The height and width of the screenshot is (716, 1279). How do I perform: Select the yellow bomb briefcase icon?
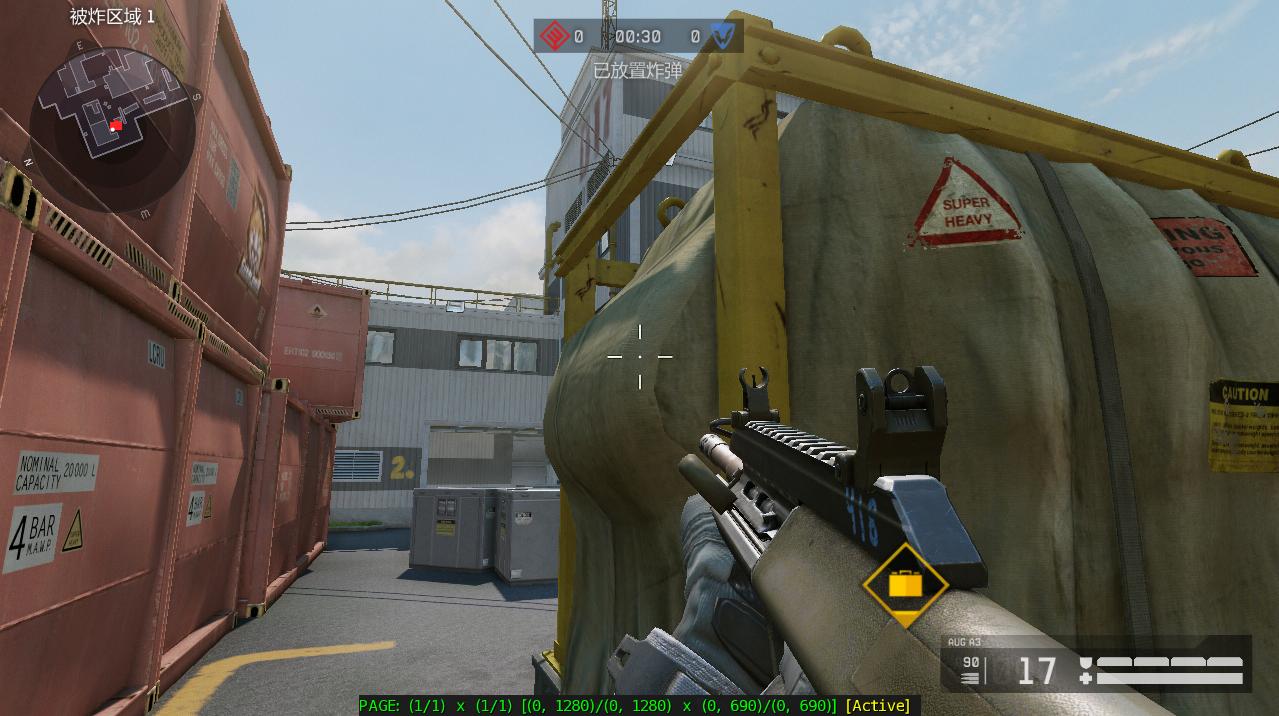point(905,585)
